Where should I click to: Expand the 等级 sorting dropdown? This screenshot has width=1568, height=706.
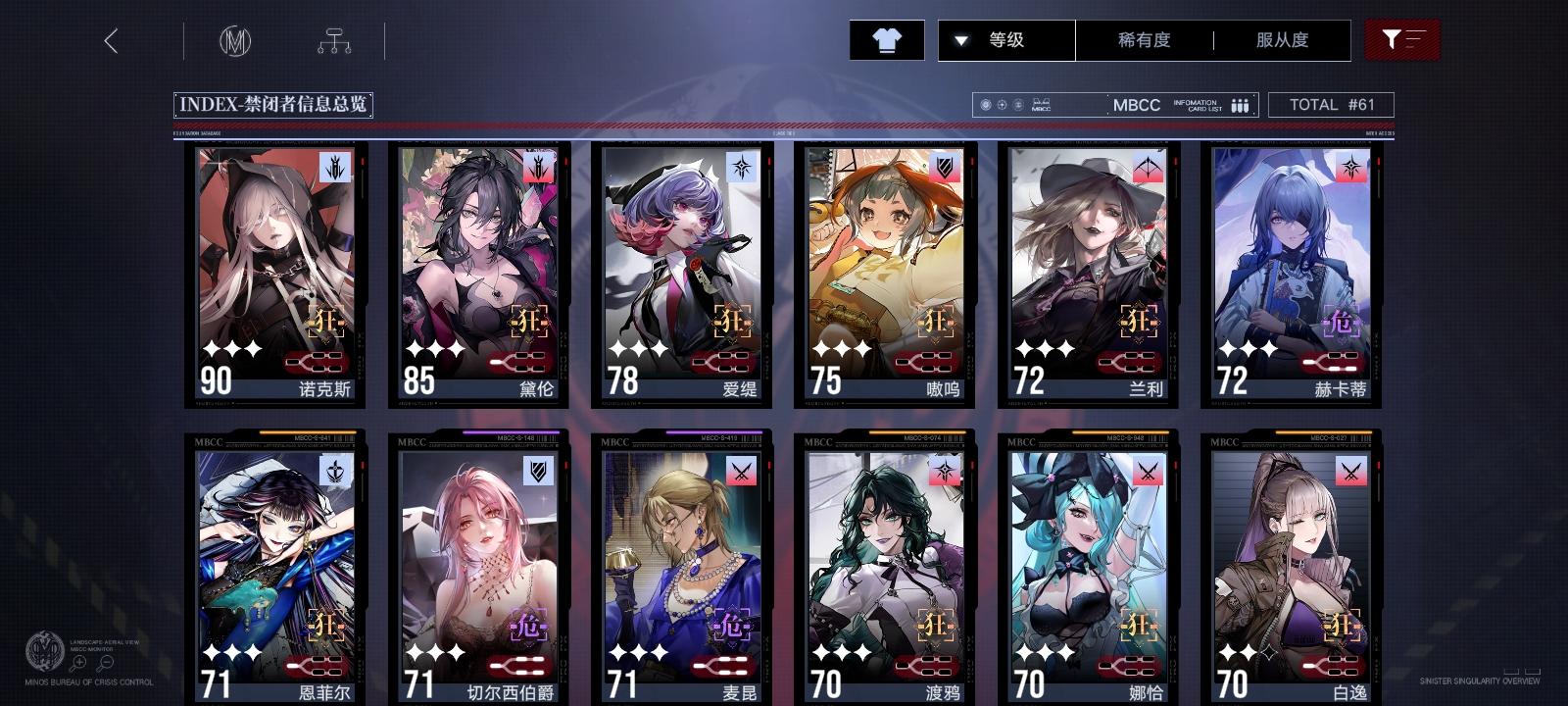pyautogui.click(x=1004, y=39)
